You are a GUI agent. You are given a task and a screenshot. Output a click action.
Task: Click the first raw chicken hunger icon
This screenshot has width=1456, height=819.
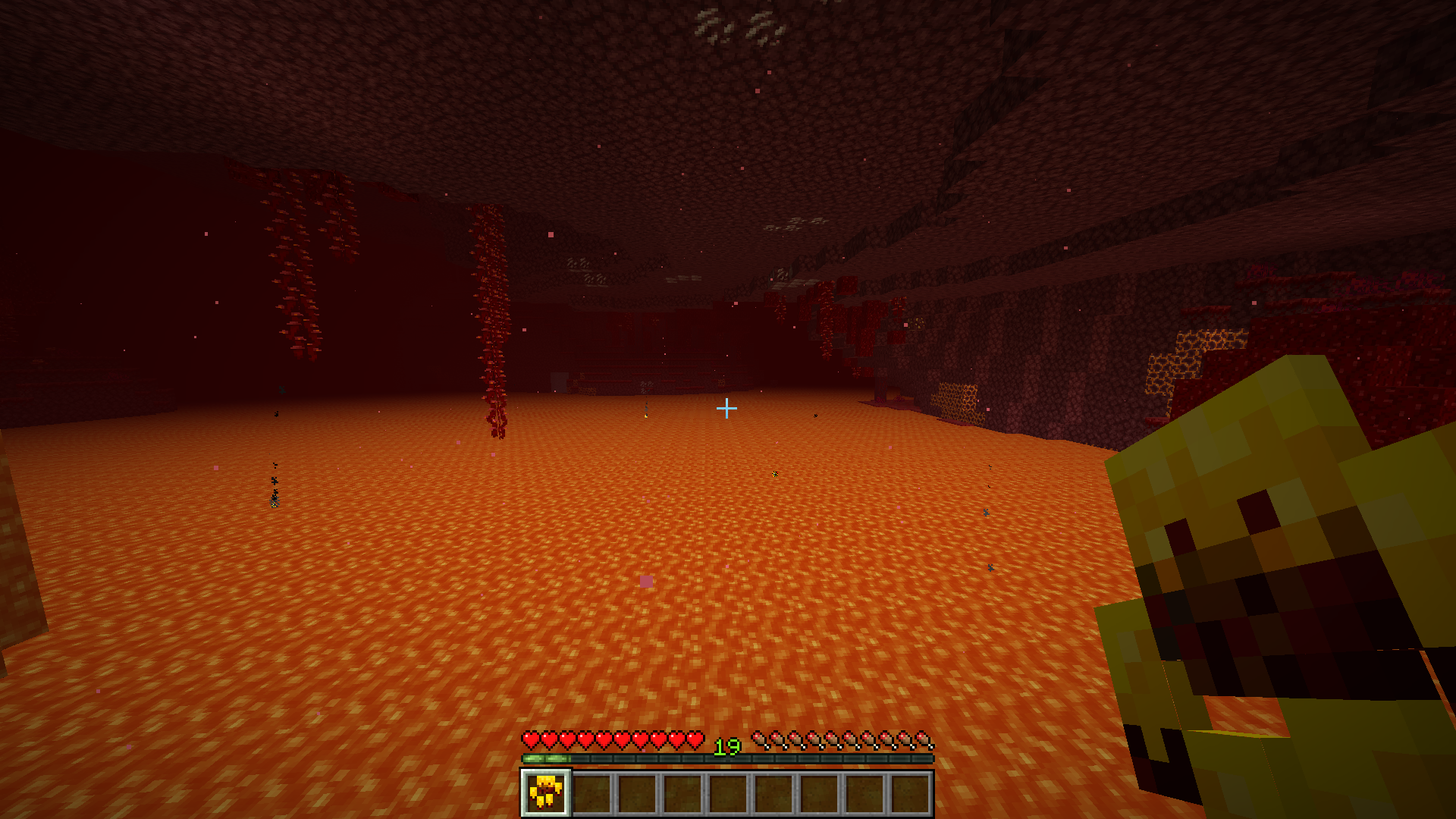coord(760,740)
